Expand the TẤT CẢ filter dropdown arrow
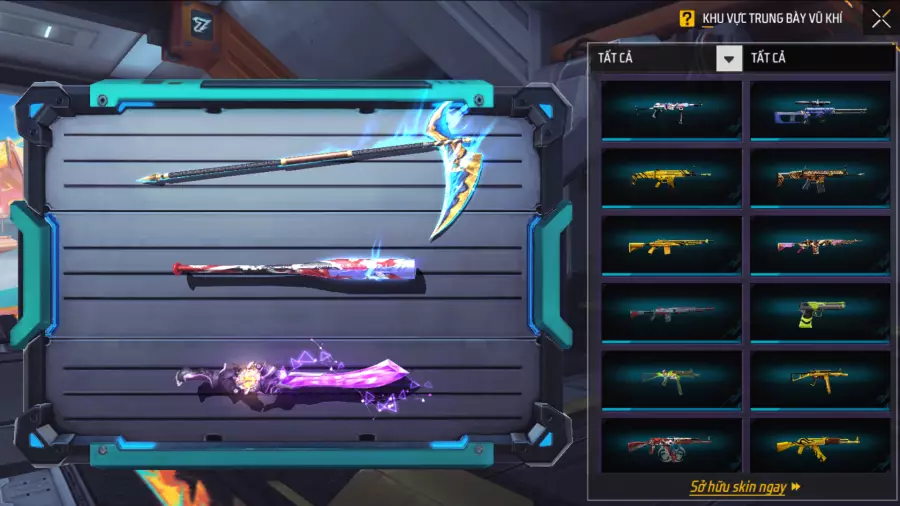This screenshot has width=900, height=506. point(729,59)
